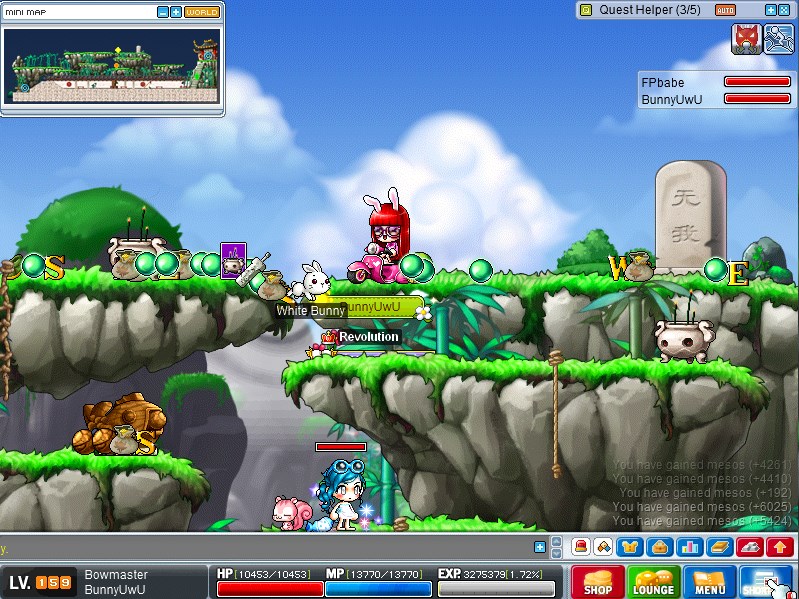Click the mini map display
Viewport: 799px width, 599px height.
click(x=111, y=66)
